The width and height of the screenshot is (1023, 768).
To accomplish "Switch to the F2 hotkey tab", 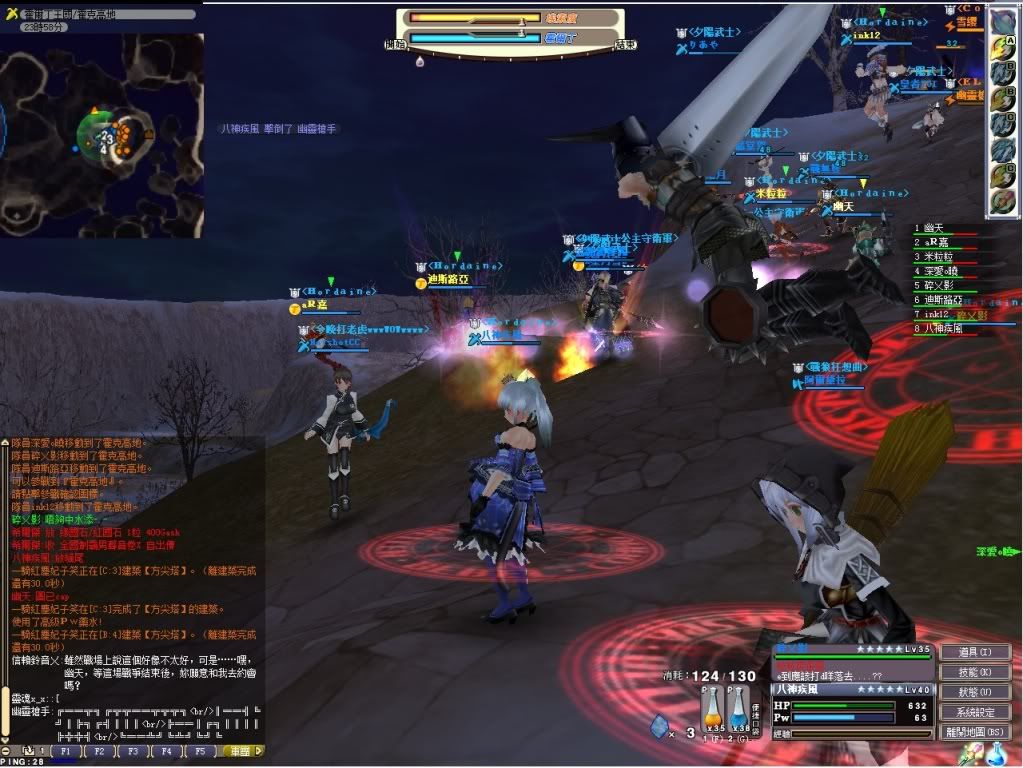I will click(99, 750).
